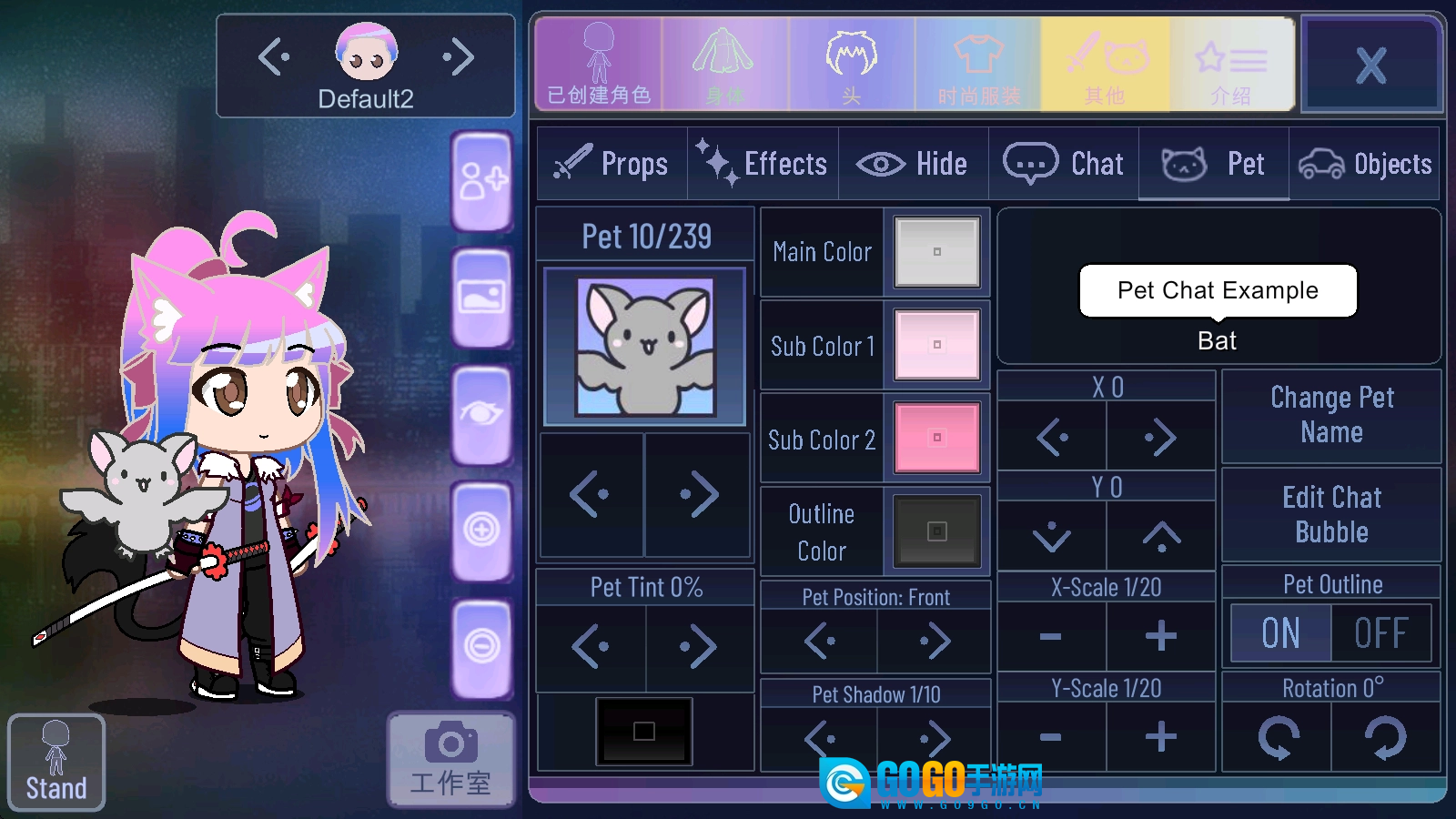Image resolution: width=1456 pixels, height=819 pixels.
Task: Open the Effects tab
Action: 763,164
